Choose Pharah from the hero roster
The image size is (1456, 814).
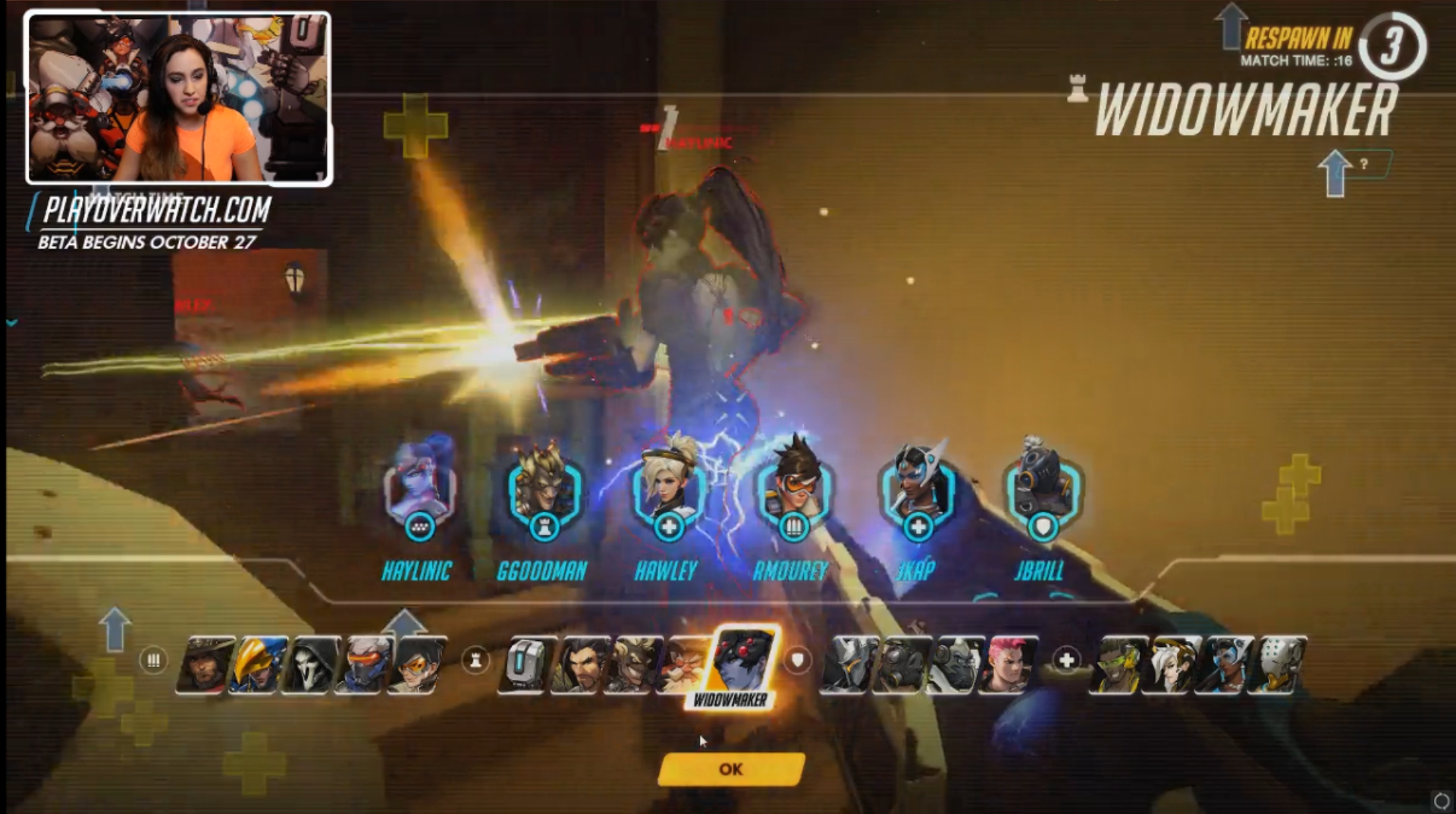[258, 665]
